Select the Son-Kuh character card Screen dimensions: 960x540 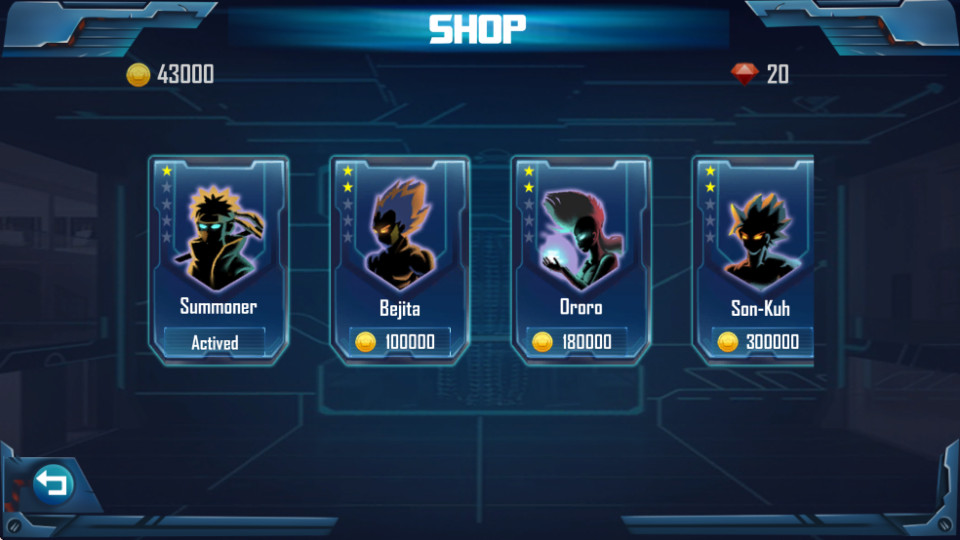pos(755,240)
